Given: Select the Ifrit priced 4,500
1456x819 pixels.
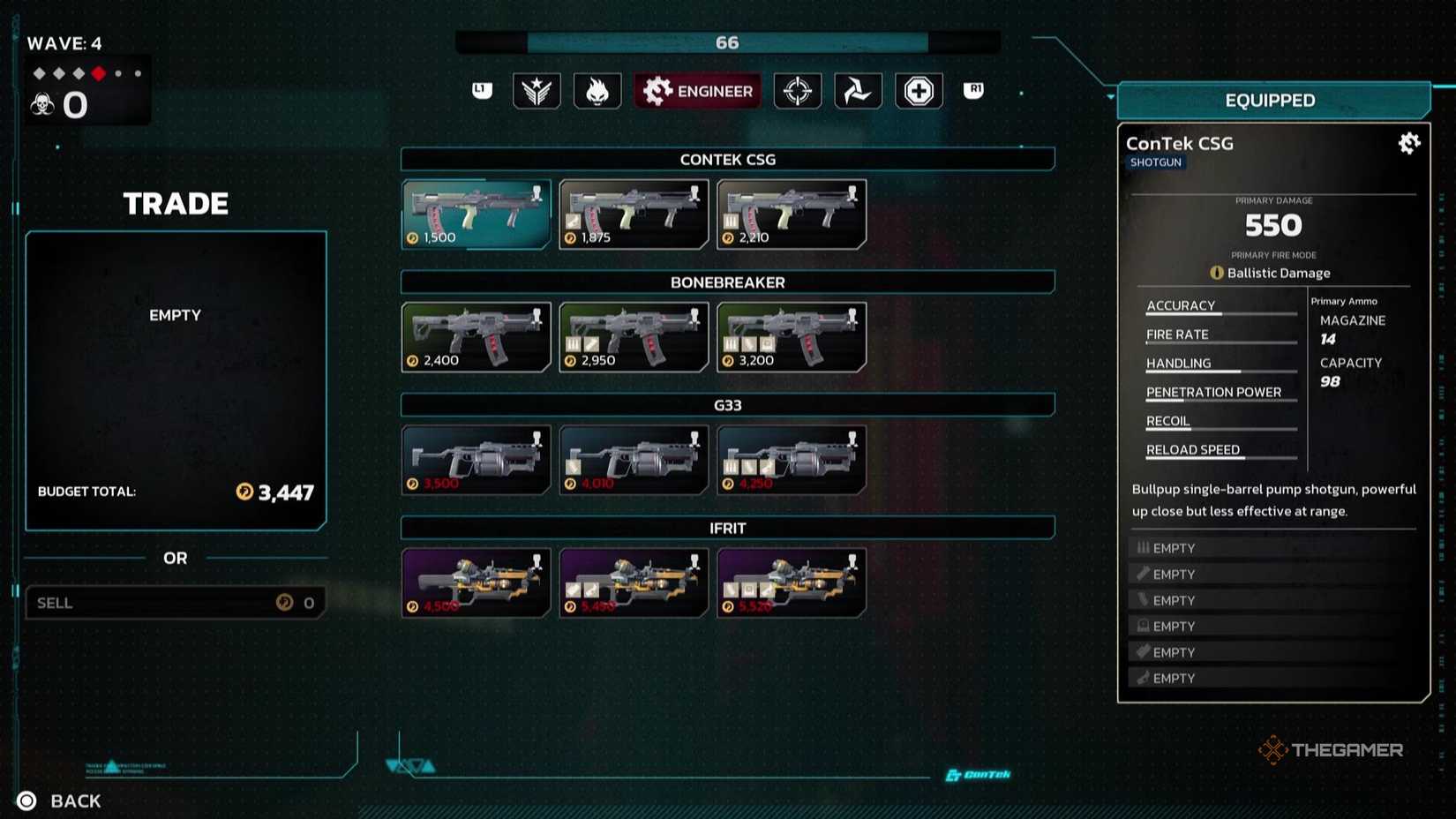Looking at the screenshot, I should tap(477, 582).
